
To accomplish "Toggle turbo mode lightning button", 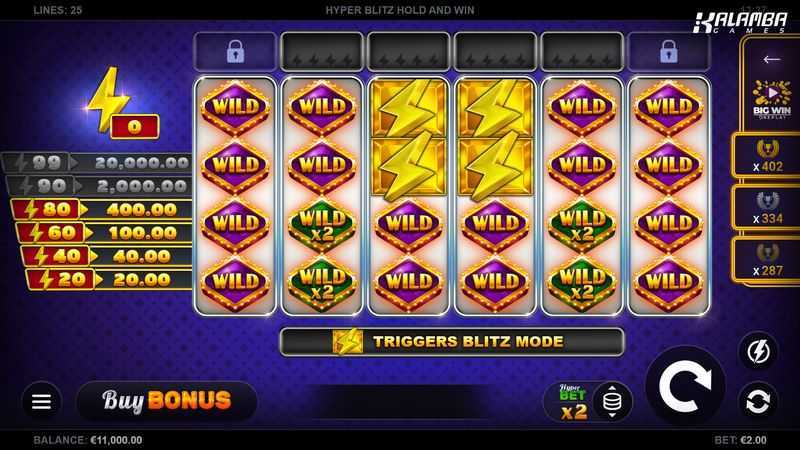I will click(x=757, y=352).
